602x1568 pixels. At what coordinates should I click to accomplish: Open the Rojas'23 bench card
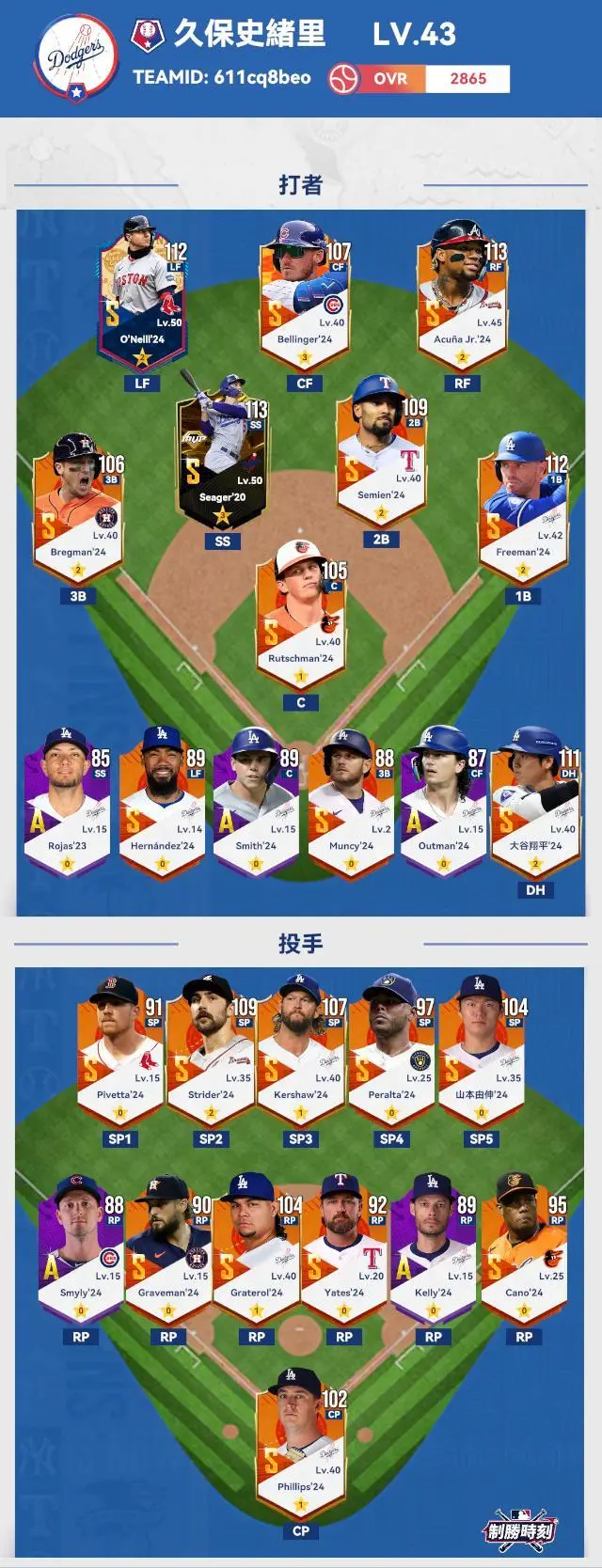click(x=68, y=802)
